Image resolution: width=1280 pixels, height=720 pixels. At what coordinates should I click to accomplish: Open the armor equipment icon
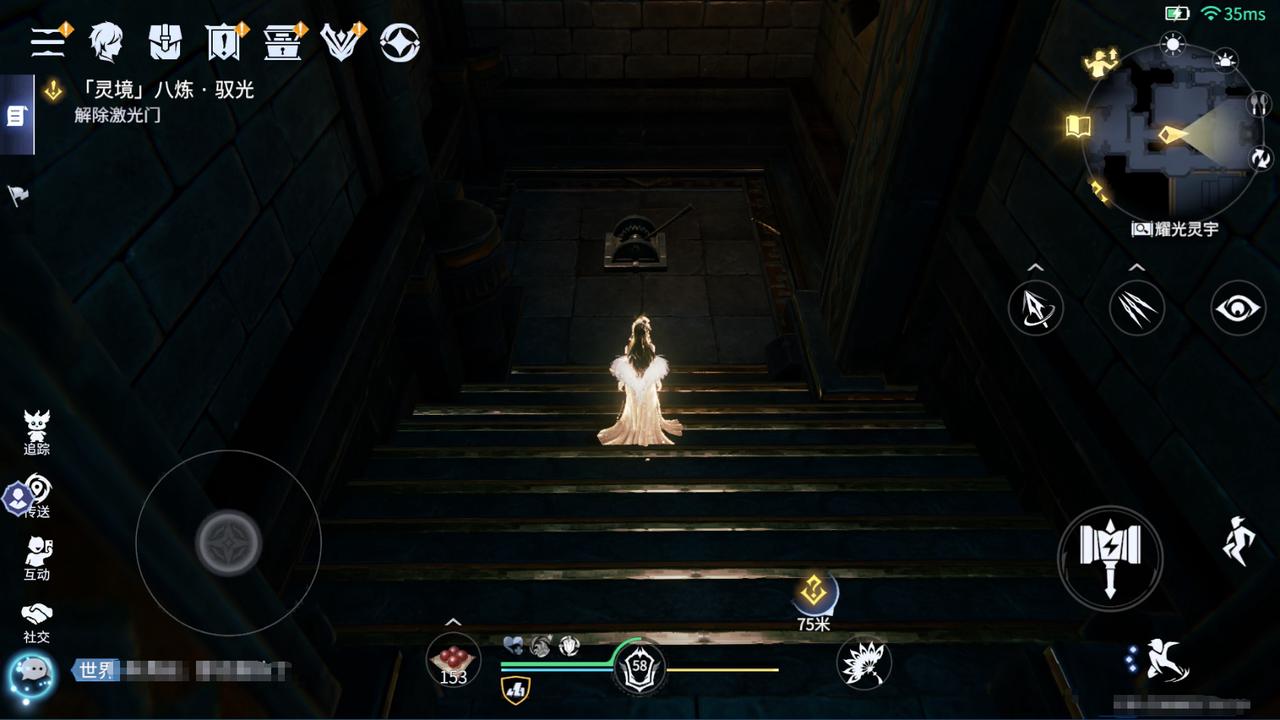(x=165, y=42)
